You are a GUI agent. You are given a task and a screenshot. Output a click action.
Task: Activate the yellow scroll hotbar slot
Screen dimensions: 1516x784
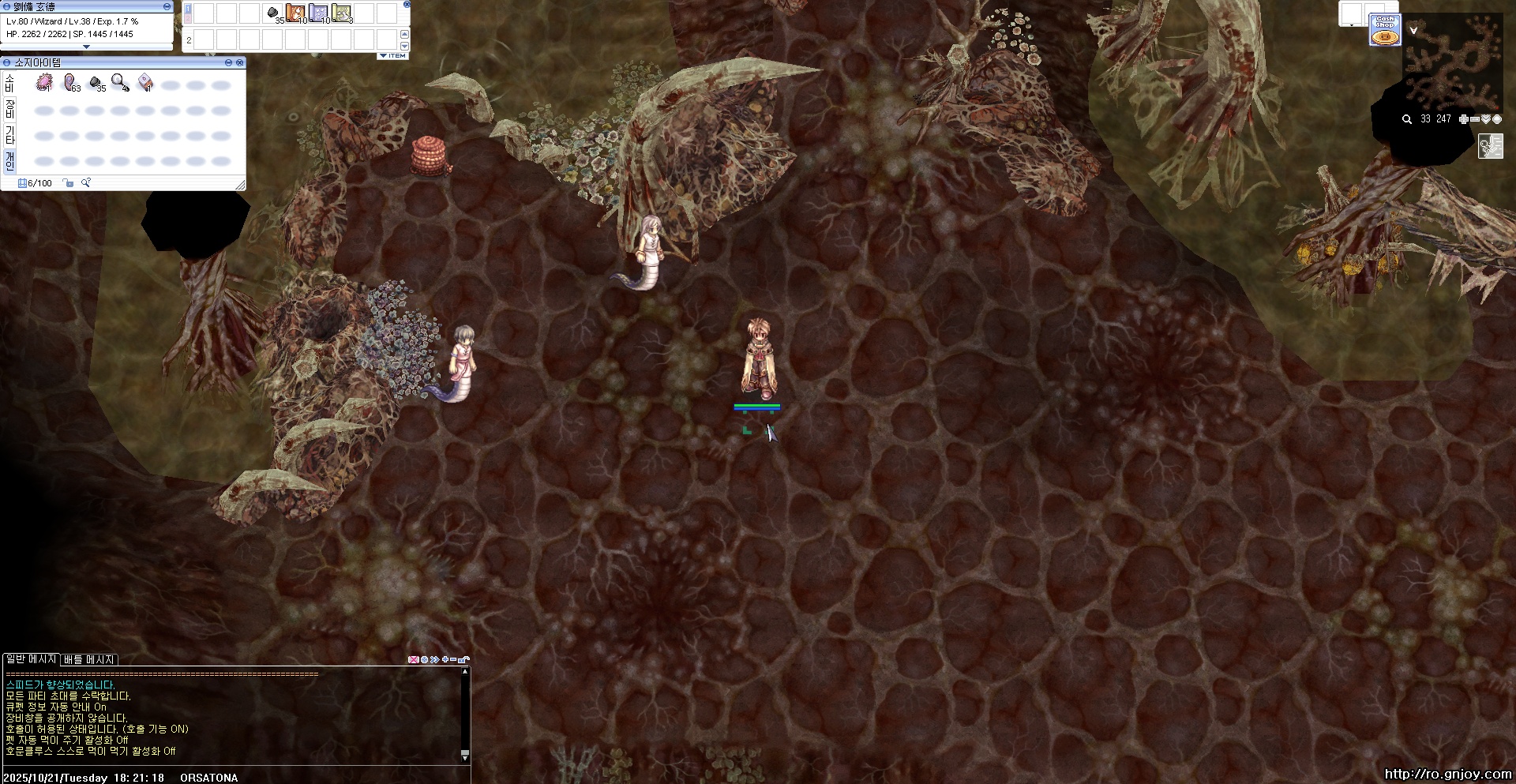[341, 13]
